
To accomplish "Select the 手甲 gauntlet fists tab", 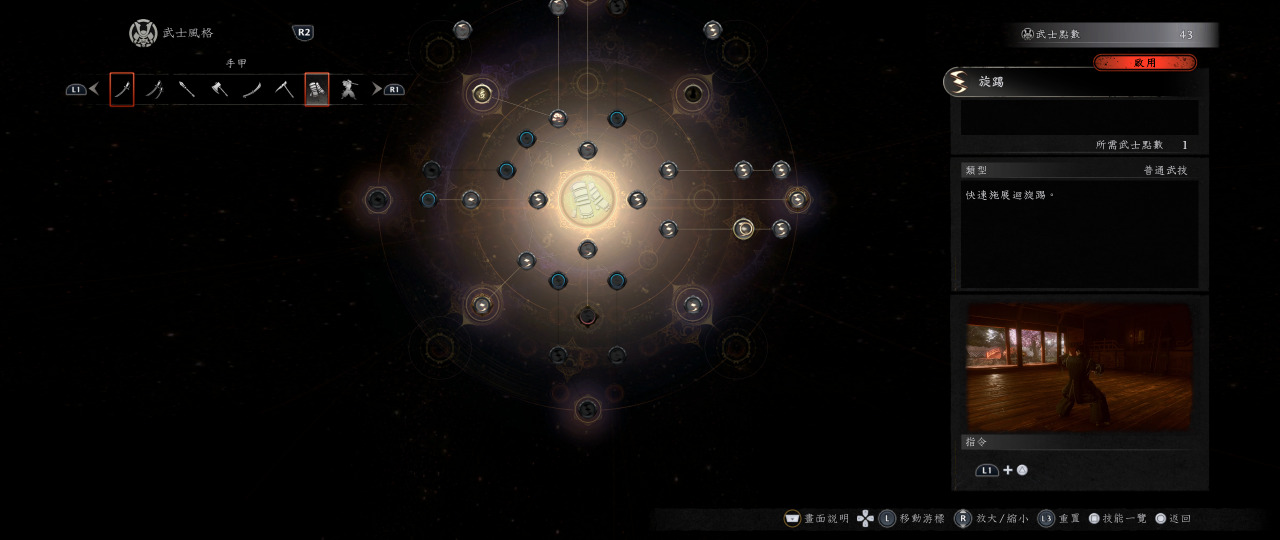I will (316, 90).
